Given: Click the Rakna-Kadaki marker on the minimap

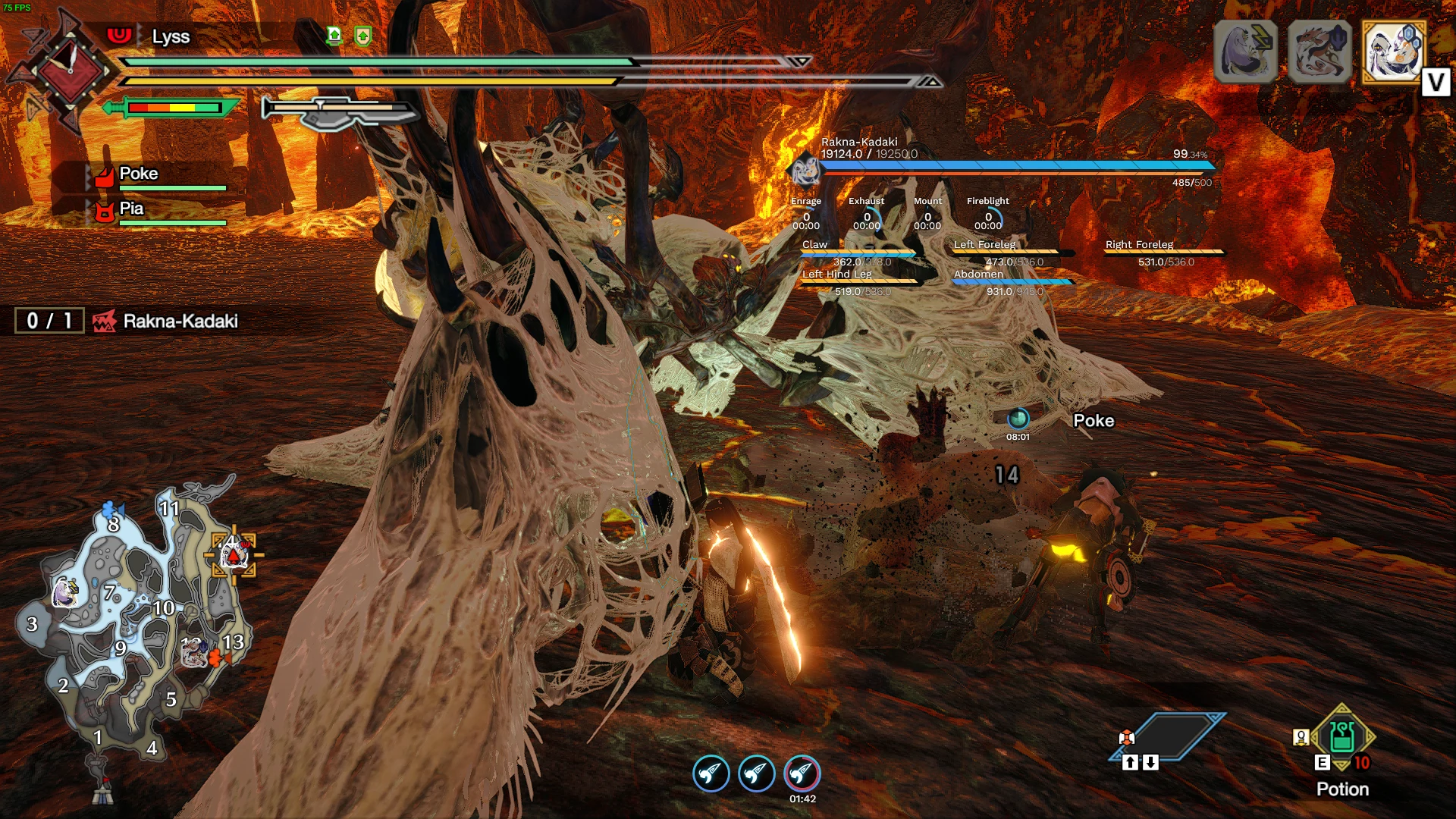Looking at the screenshot, I should coord(234,556).
